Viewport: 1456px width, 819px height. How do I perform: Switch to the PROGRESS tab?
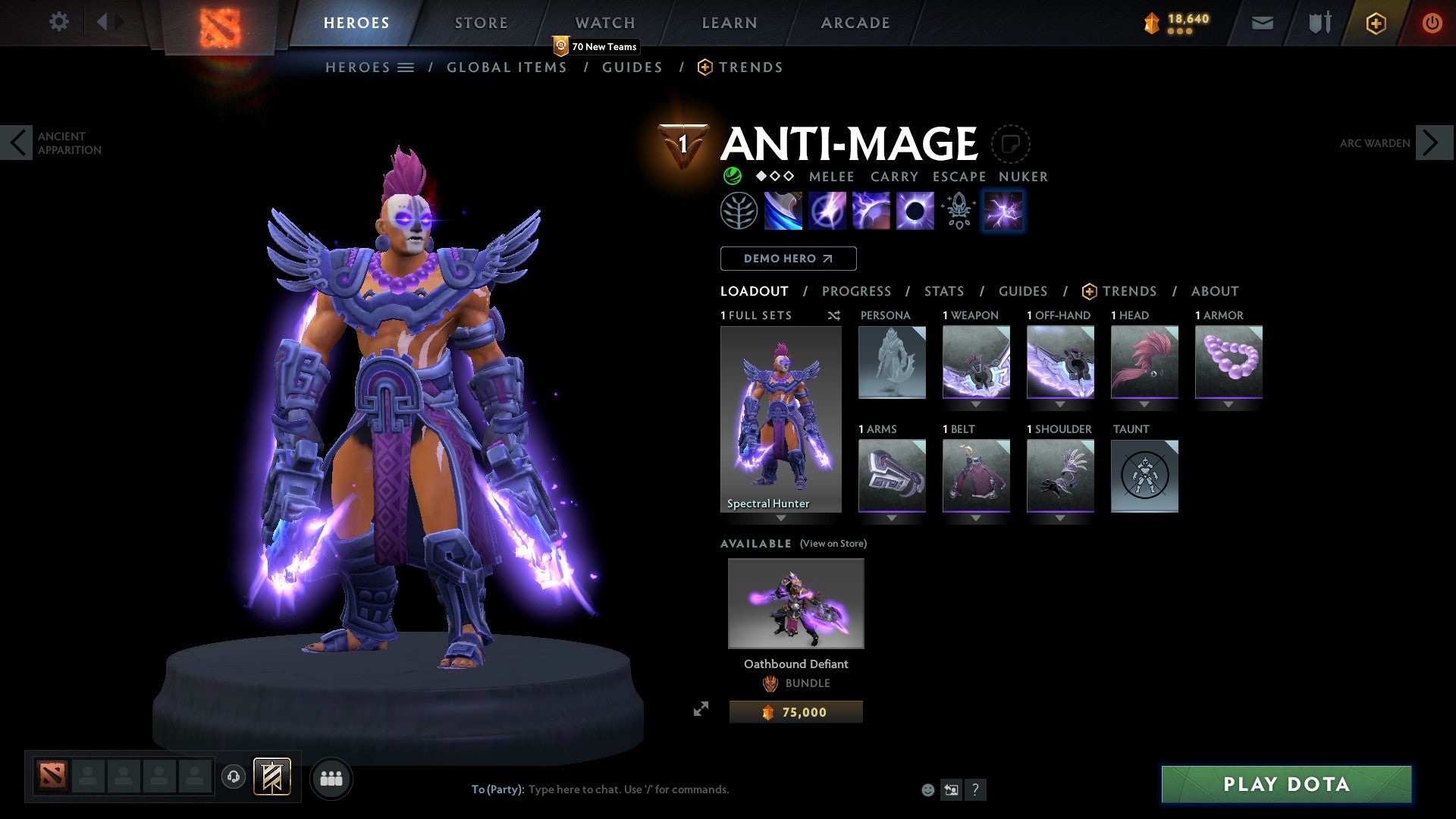(857, 291)
